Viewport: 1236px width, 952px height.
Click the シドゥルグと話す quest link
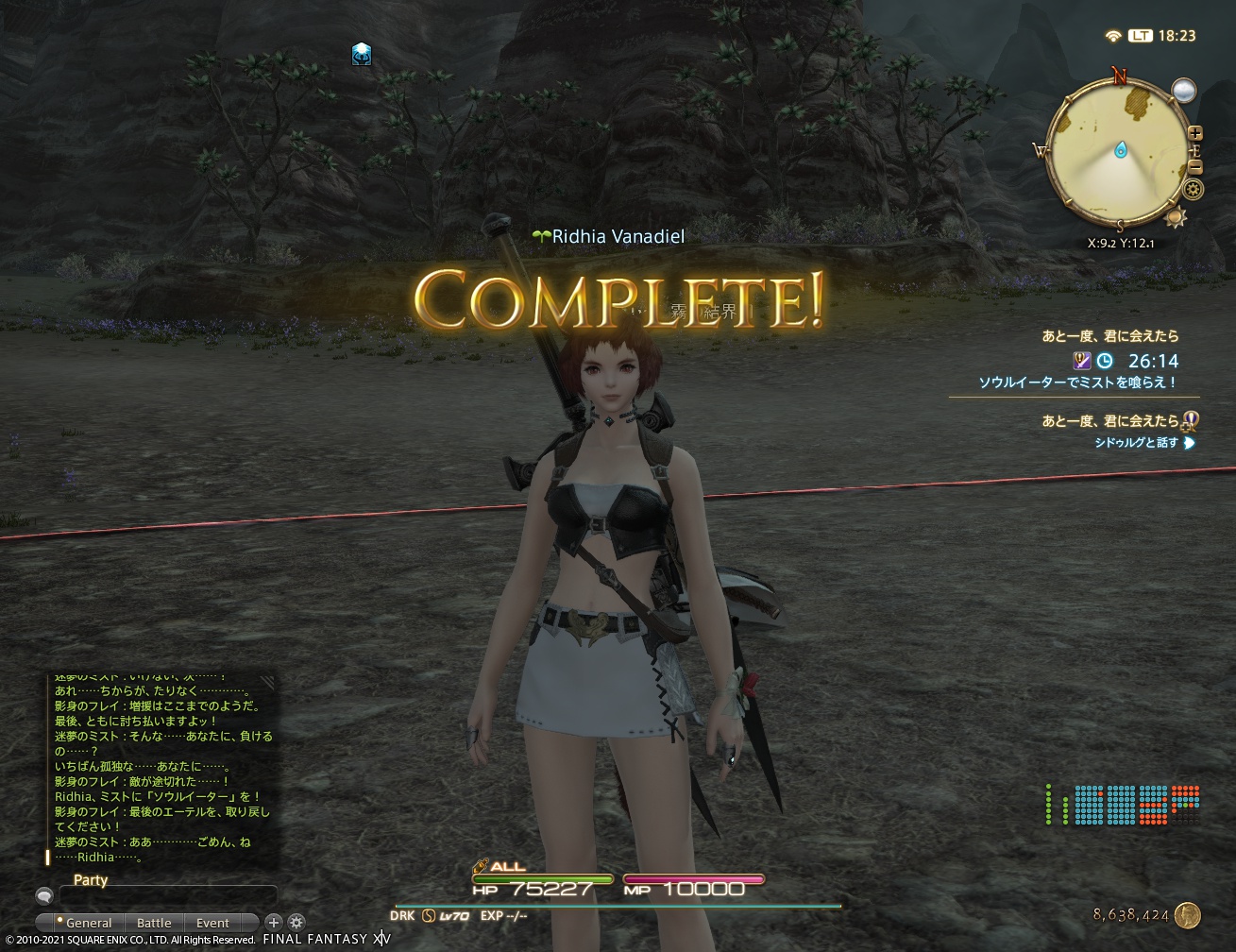pyautogui.click(x=1136, y=441)
